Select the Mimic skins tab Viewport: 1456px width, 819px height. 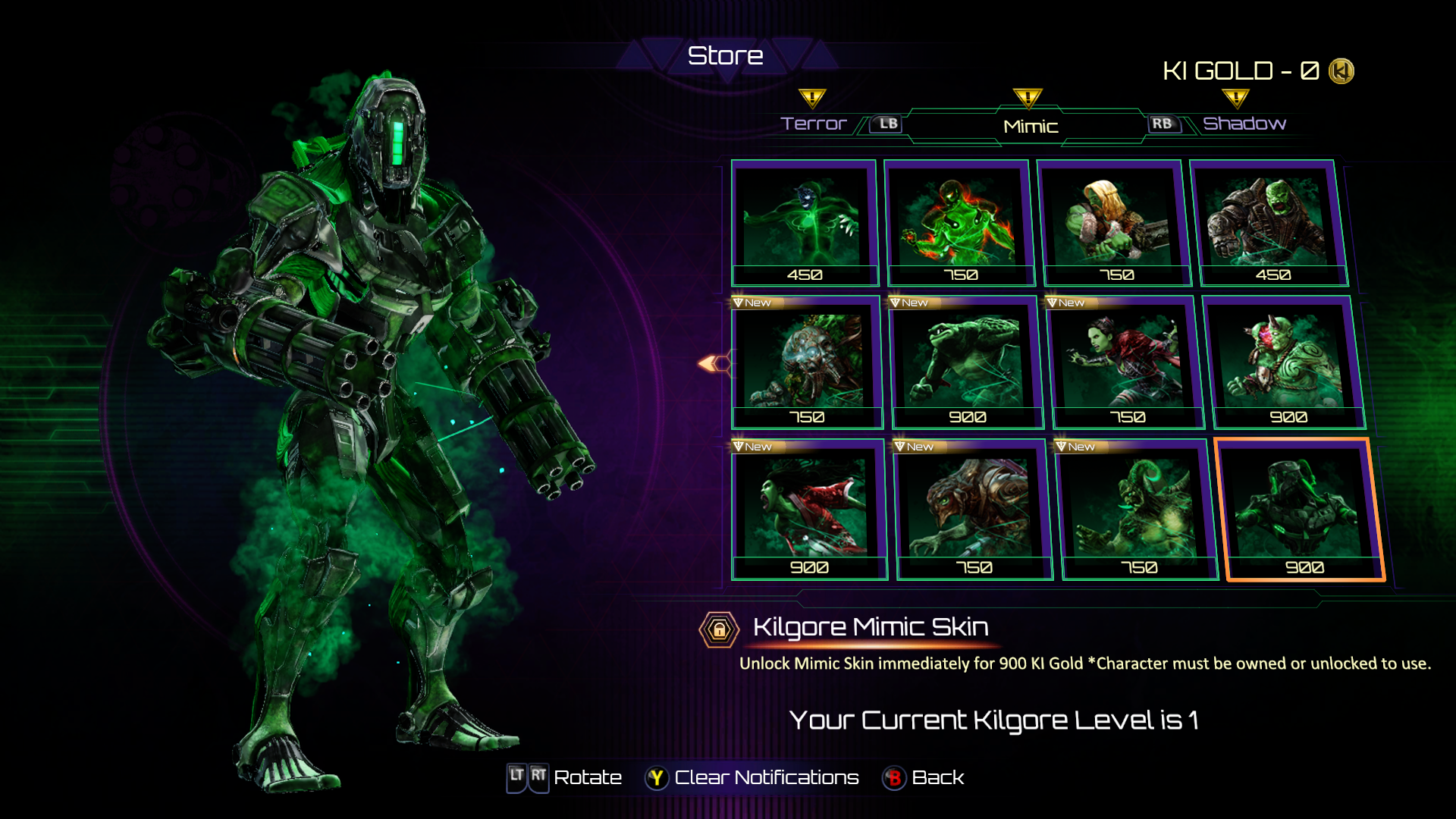coord(1030,127)
